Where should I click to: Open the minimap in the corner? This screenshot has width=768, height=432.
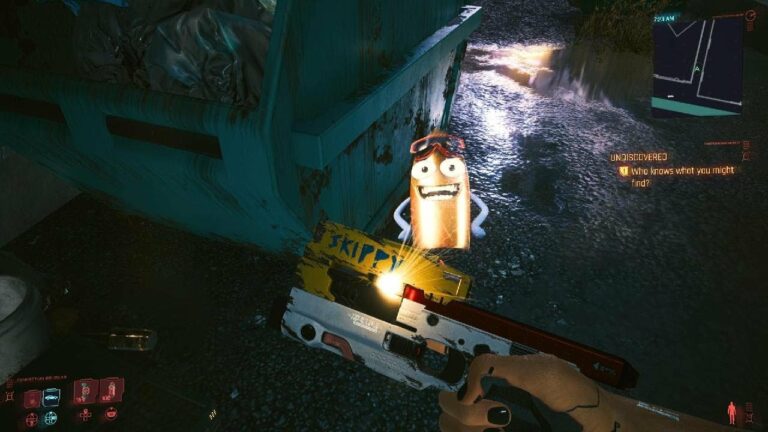coord(697,67)
